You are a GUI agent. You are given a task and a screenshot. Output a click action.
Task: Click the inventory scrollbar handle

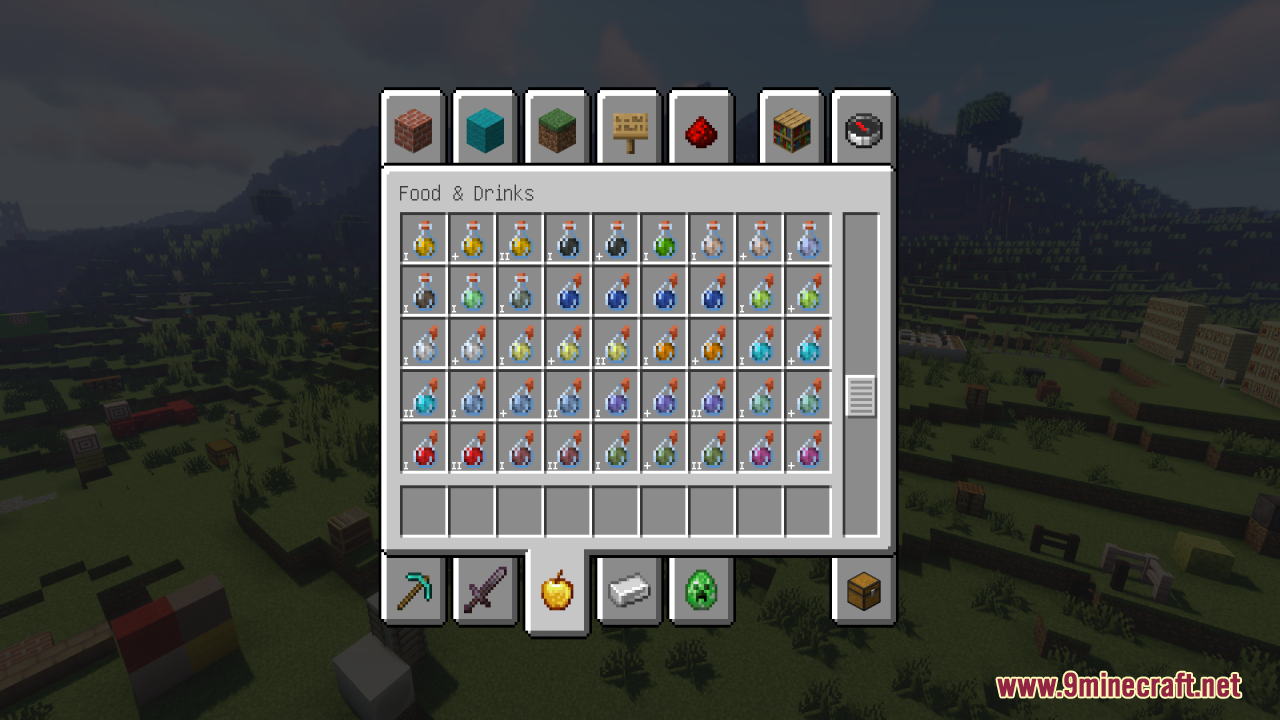click(x=860, y=395)
